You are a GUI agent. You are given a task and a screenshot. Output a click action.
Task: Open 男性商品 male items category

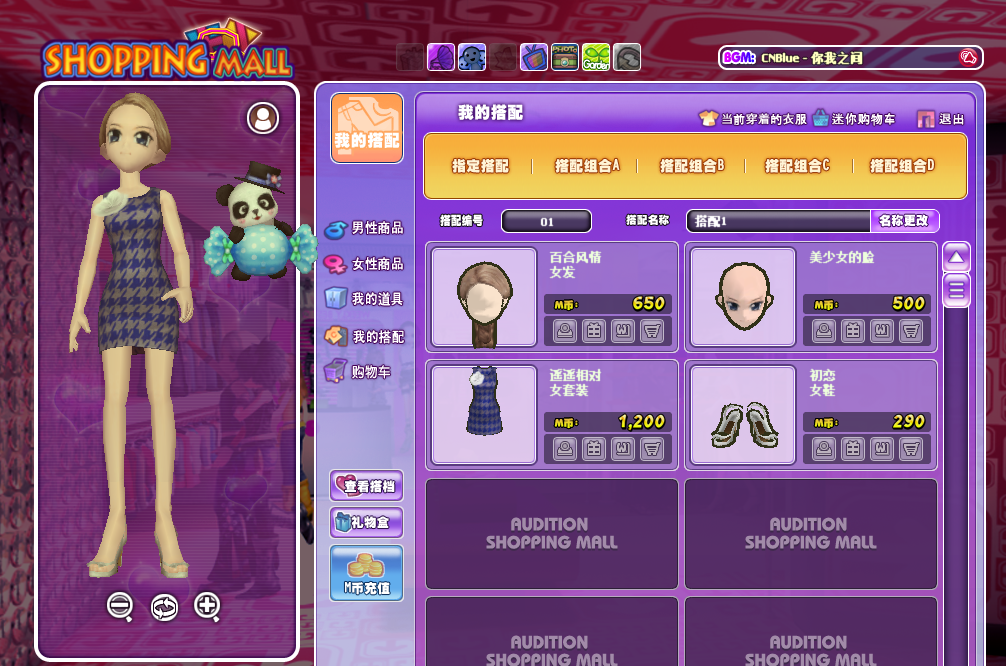365,228
